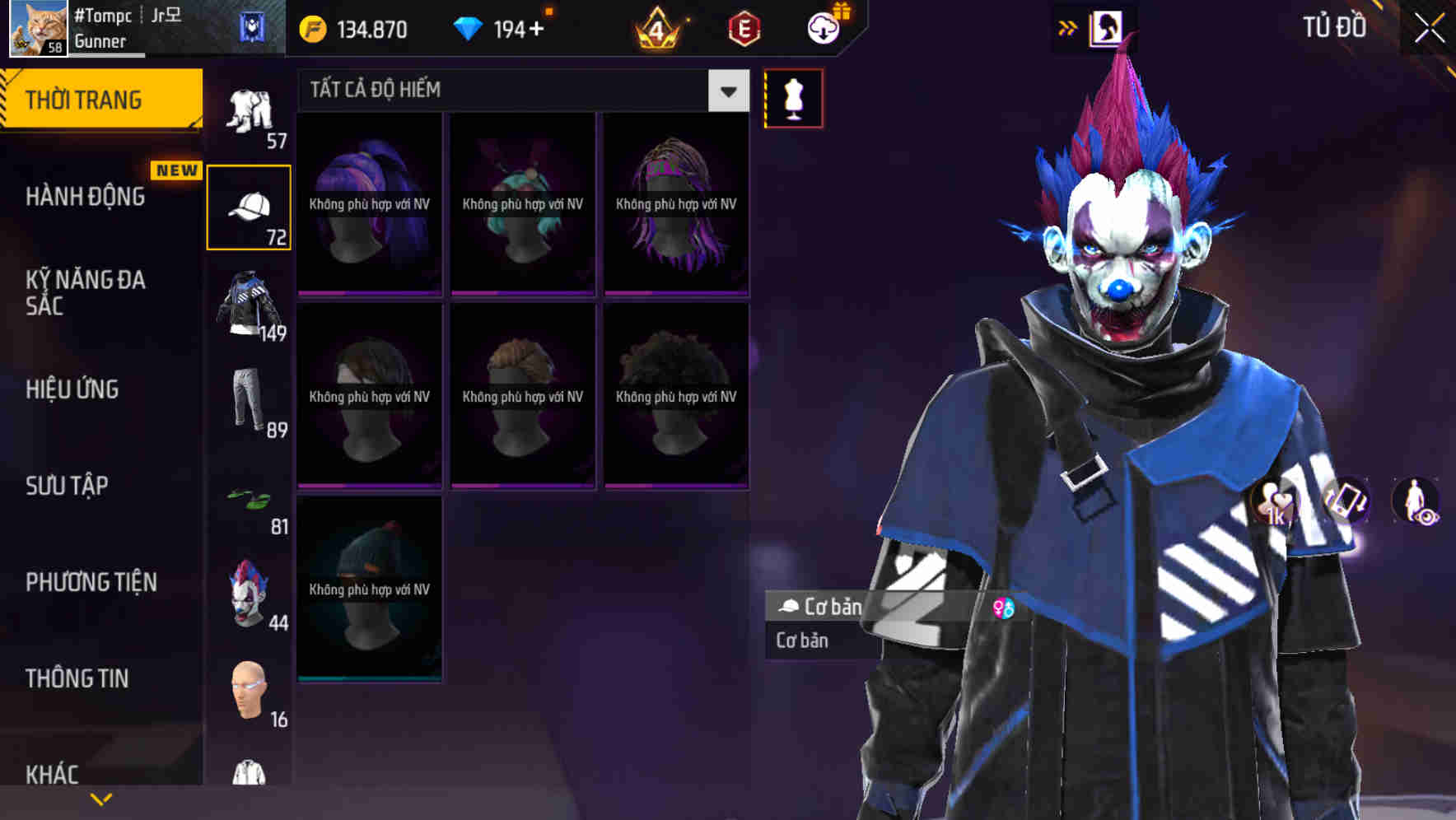Switch to the HÀNH ĐỘNG tab
Image resolution: width=1456 pixels, height=820 pixels.
pyautogui.click(x=86, y=196)
